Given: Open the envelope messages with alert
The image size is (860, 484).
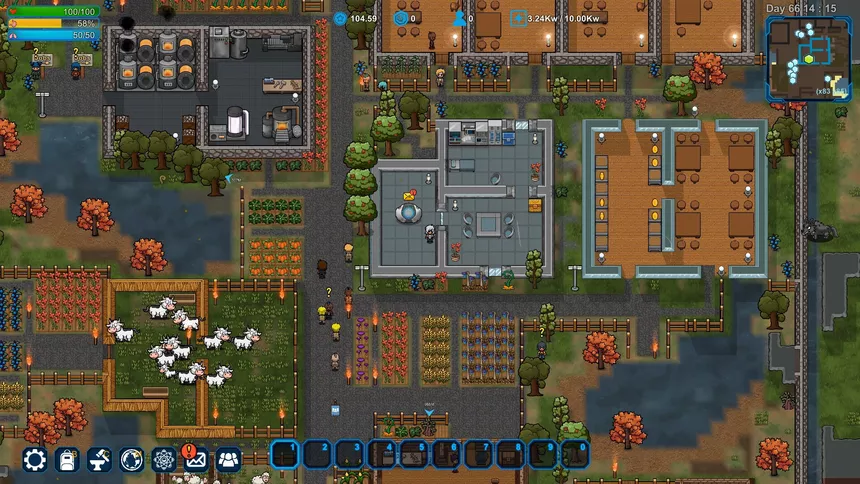Looking at the screenshot, I should pos(196,459).
